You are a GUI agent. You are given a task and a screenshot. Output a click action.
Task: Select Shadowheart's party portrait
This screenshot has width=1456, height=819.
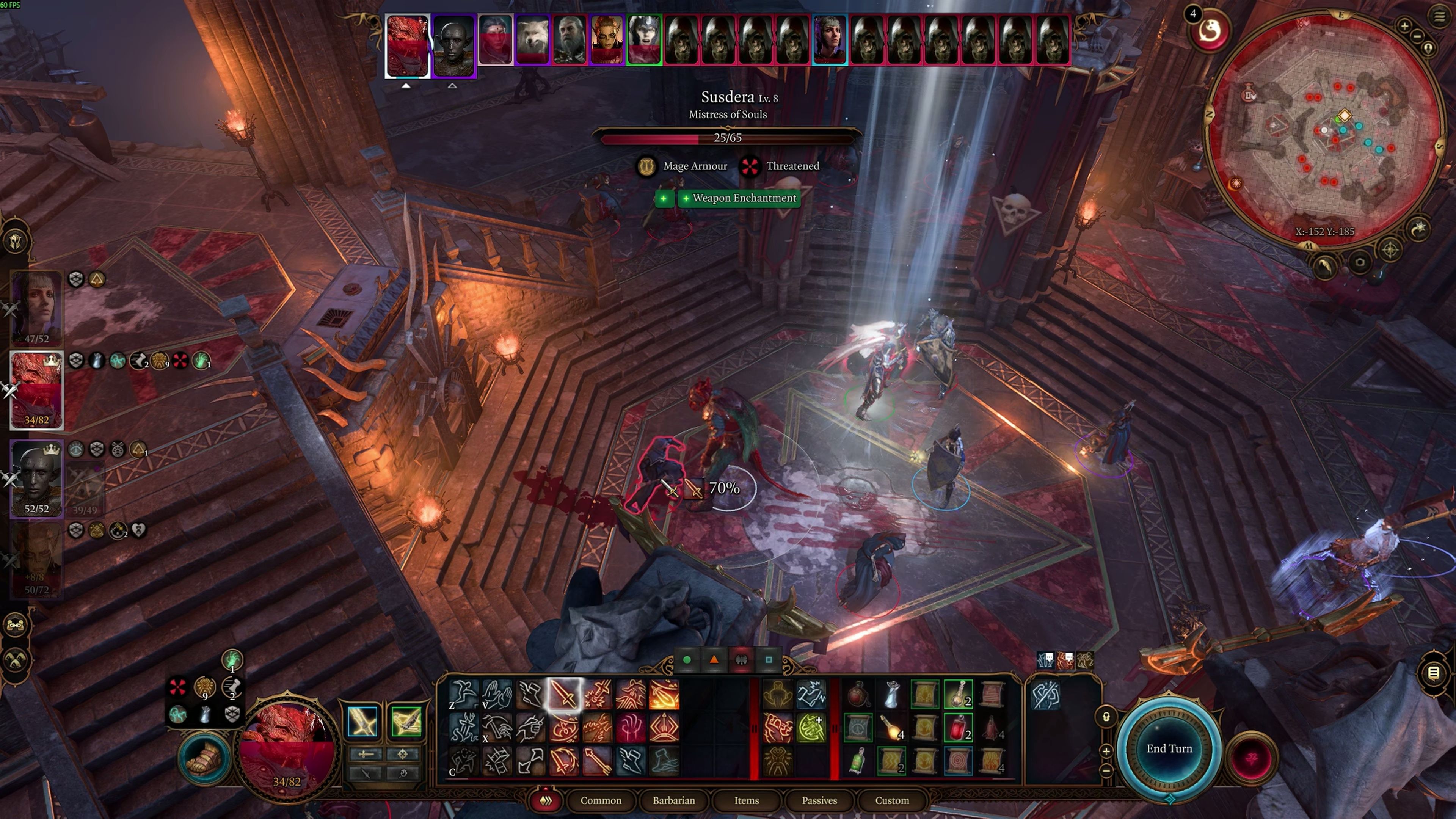click(x=37, y=308)
